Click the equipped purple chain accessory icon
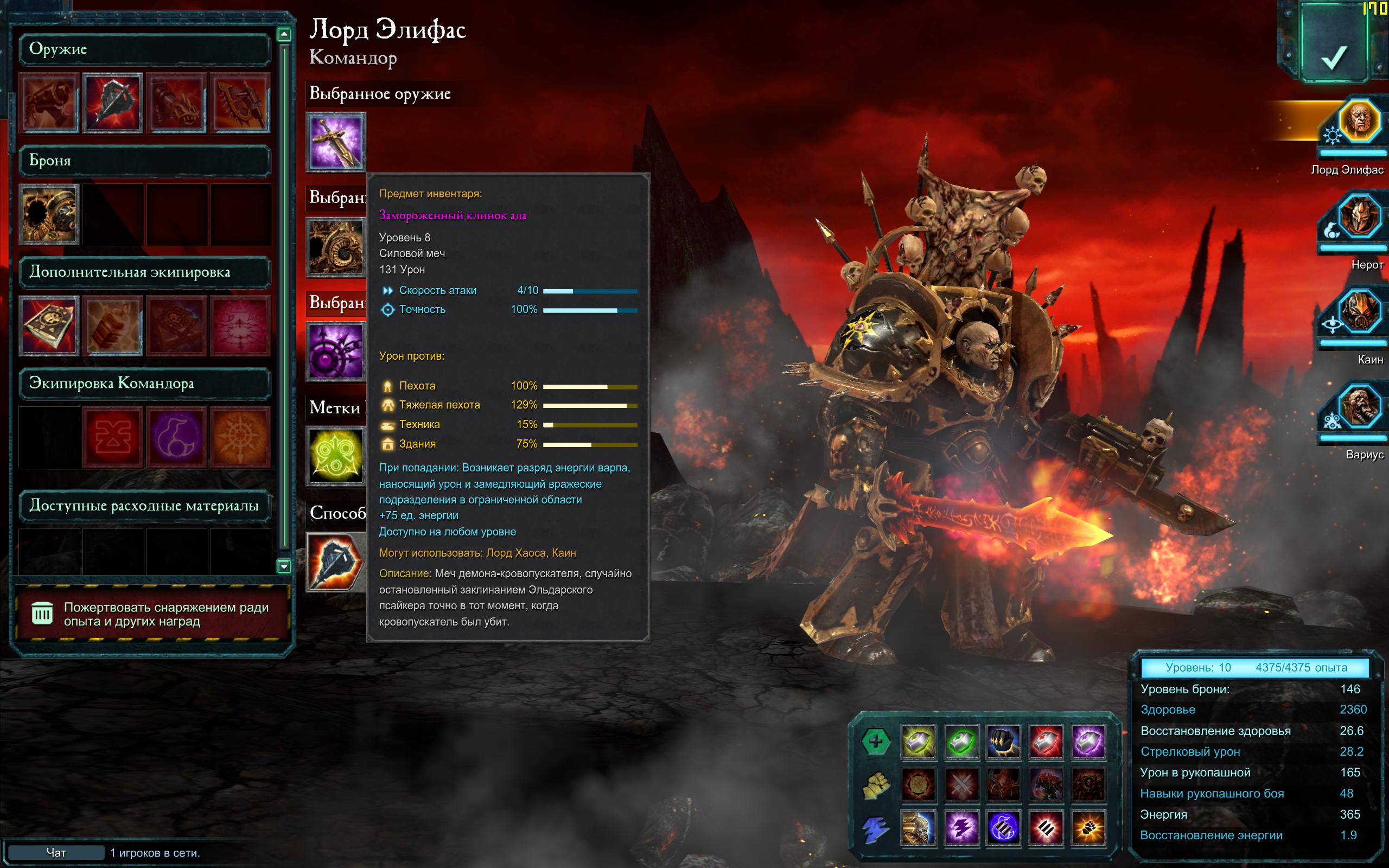This screenshot has width=1389, height=868. (x=336, y=351)
